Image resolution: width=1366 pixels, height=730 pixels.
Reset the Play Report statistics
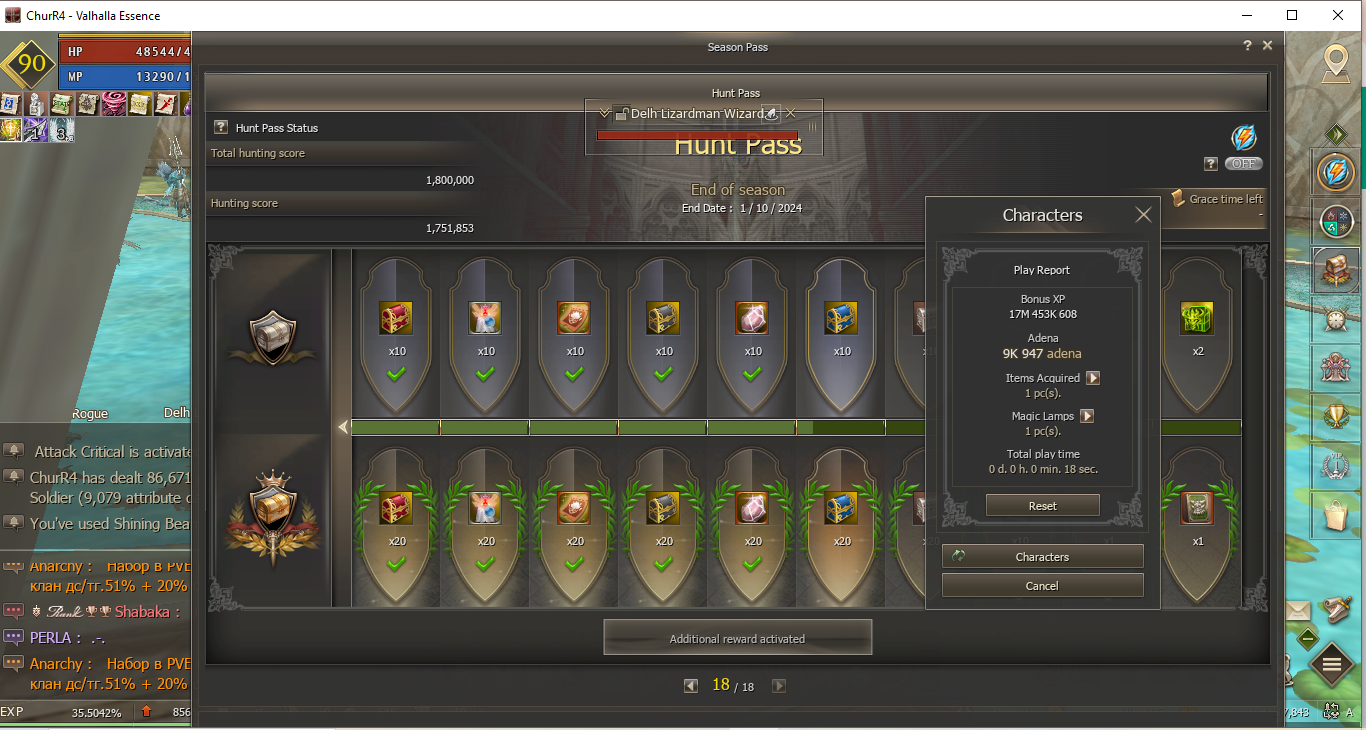coord(1042,506)
